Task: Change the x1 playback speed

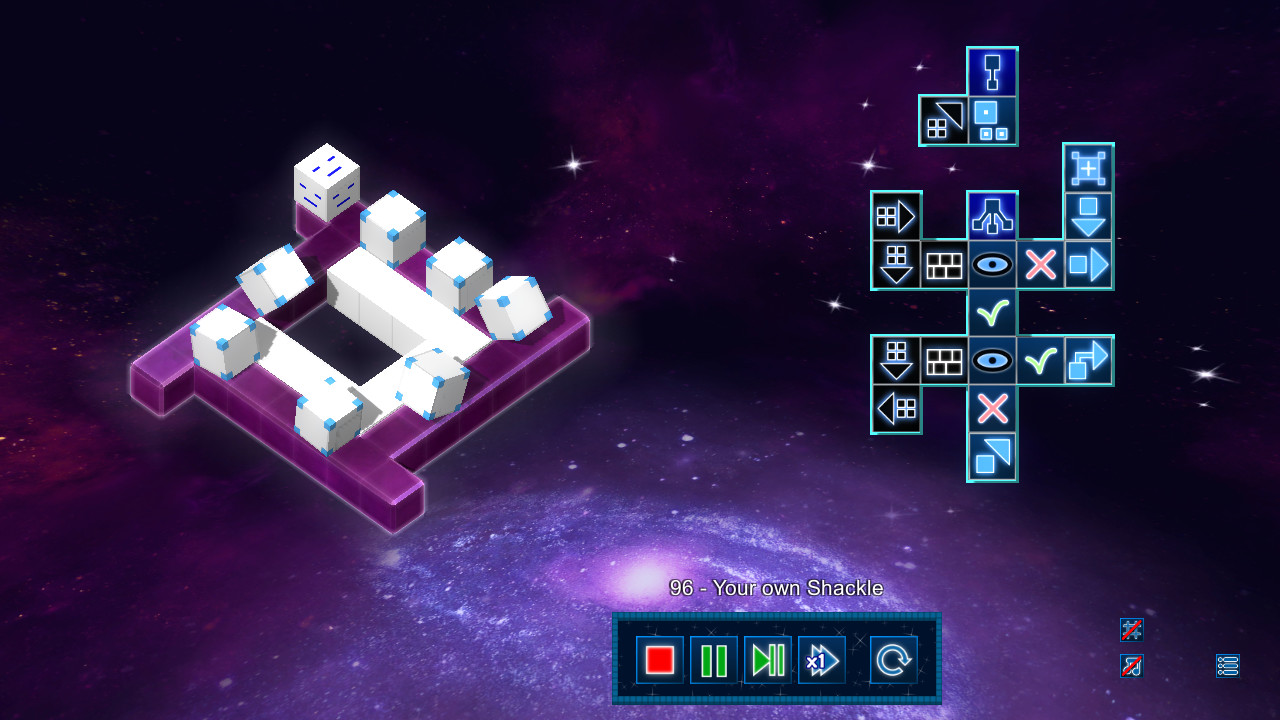Action: click(x=822, y=660)
